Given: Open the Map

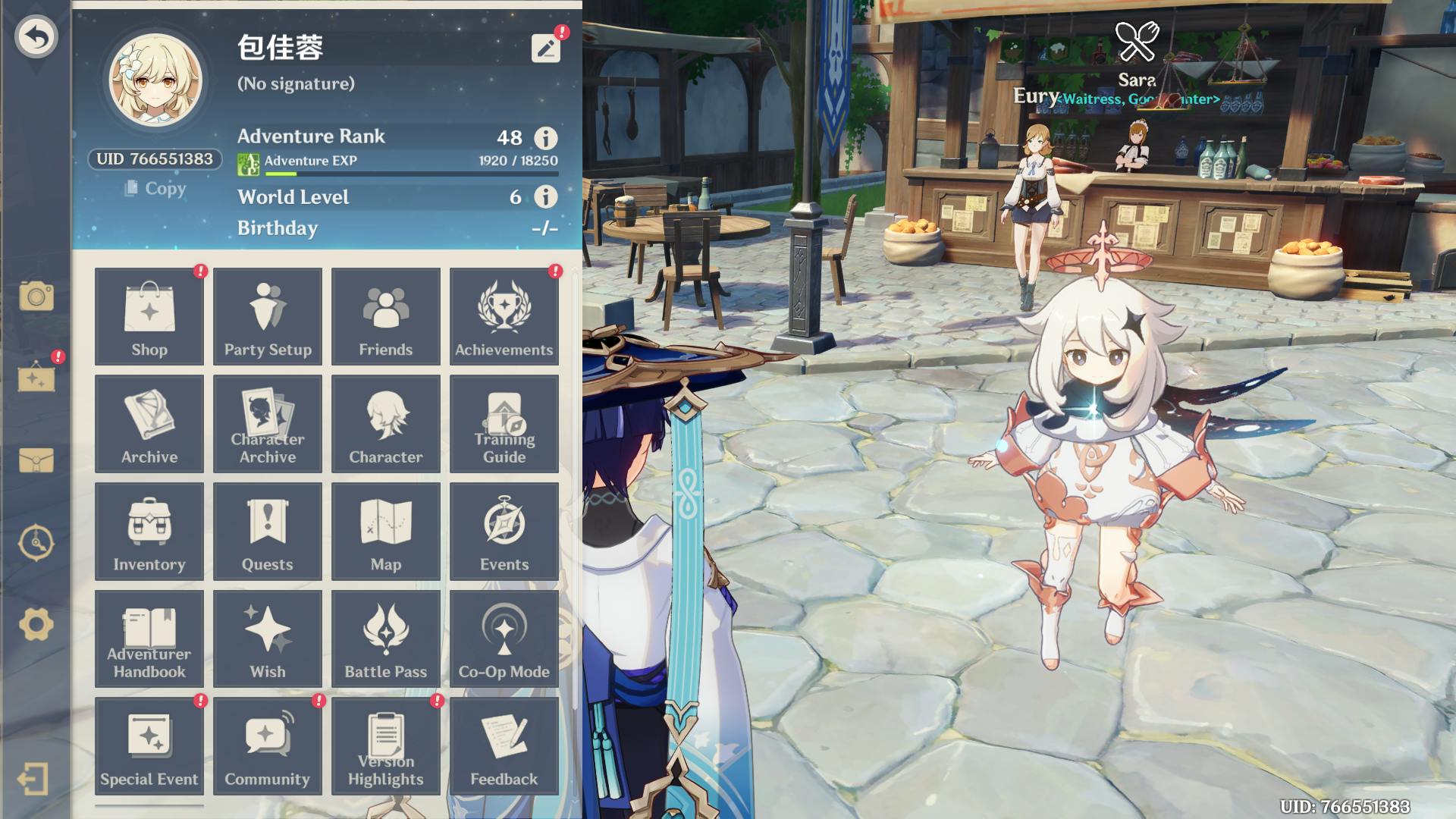Looking at the screenshot, I should coord(386,532).
